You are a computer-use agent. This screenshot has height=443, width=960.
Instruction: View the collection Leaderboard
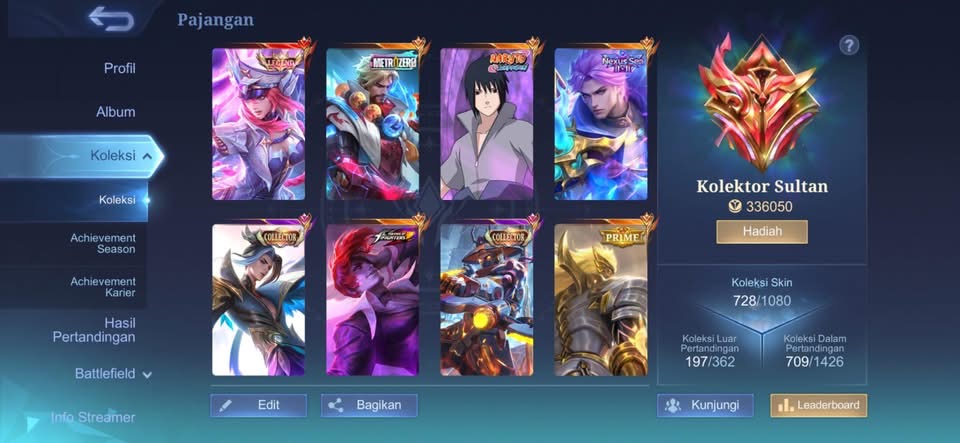818,405
